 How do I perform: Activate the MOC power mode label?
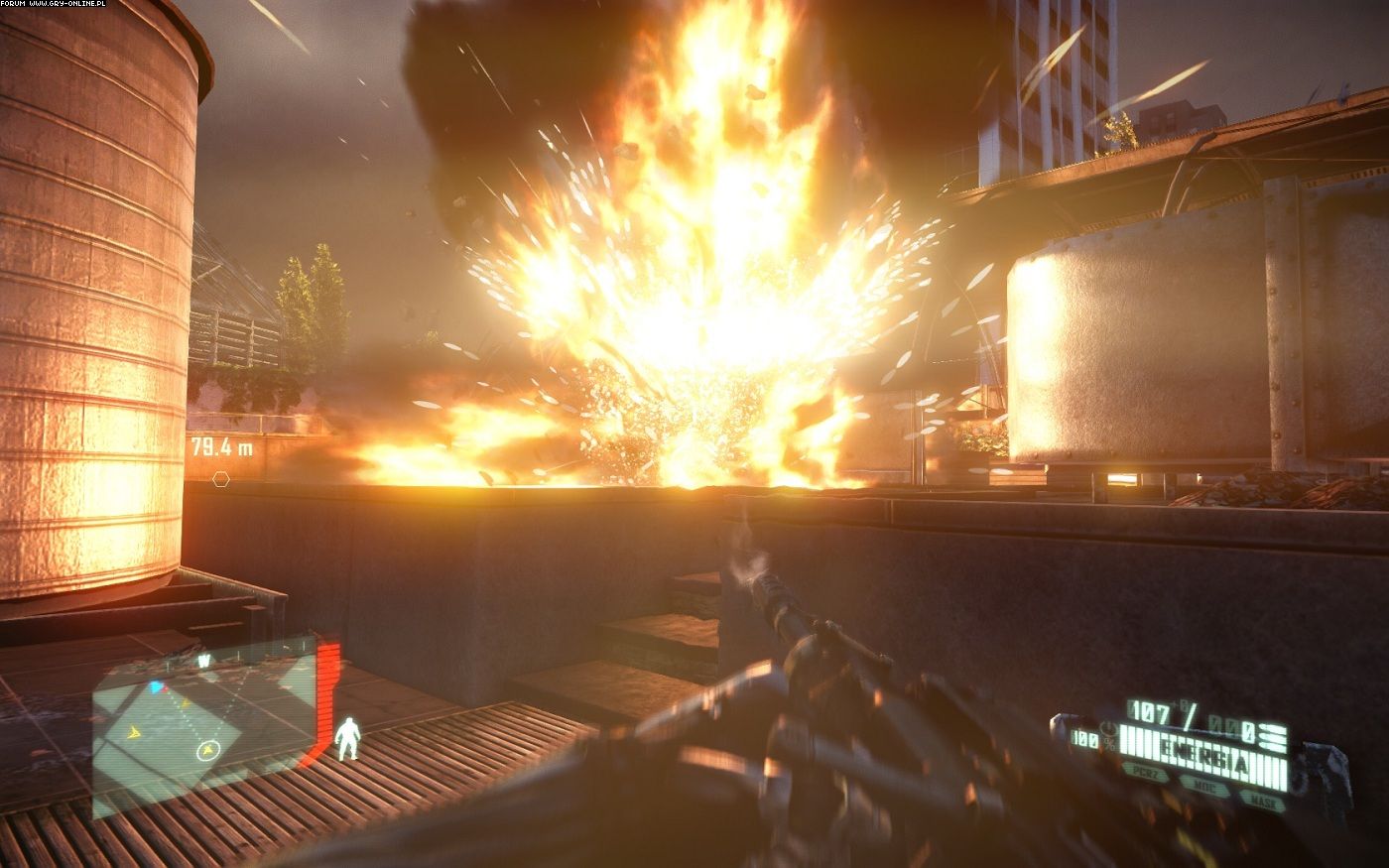[1204, 785]
